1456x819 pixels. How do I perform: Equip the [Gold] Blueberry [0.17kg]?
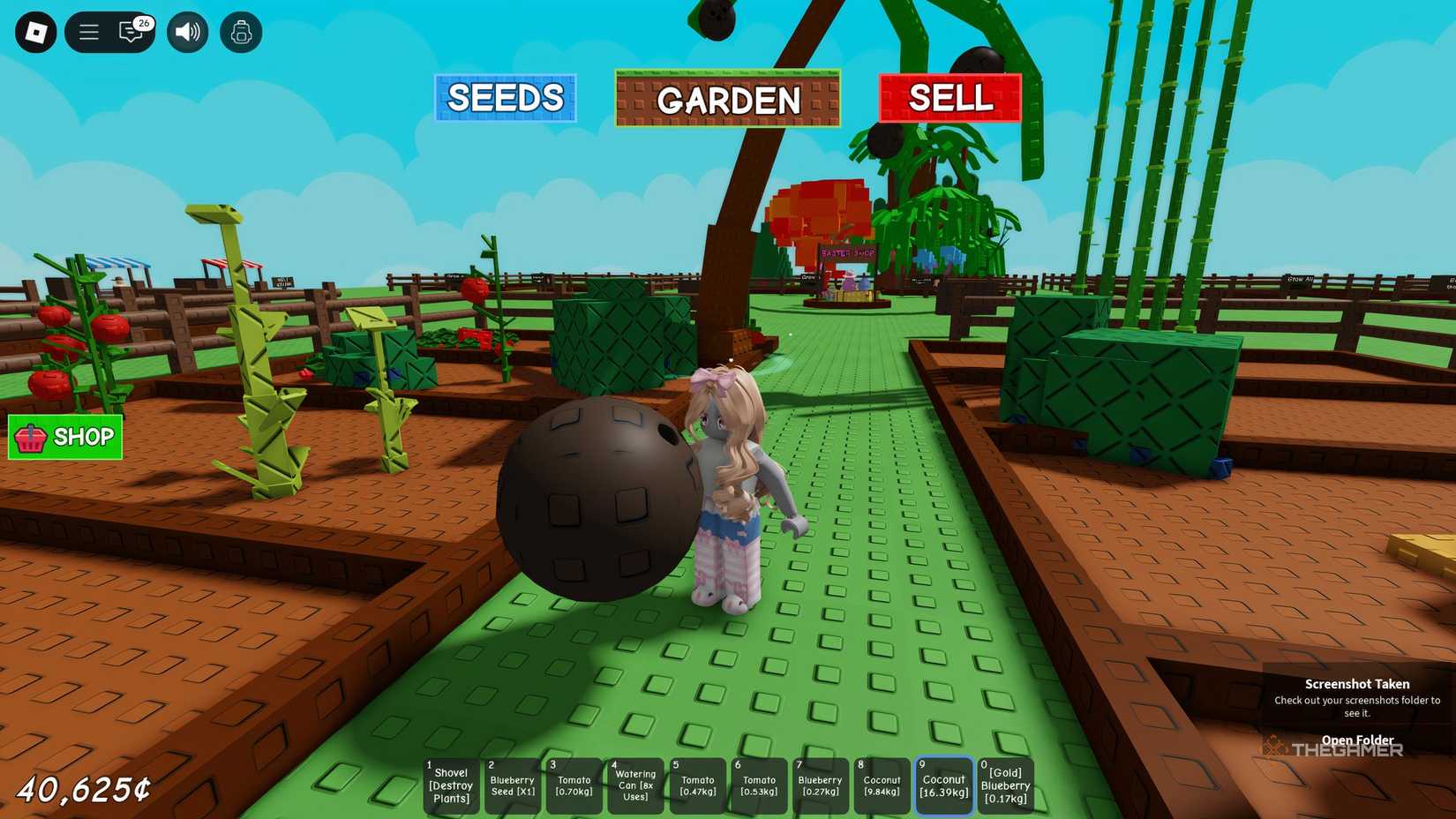[x=1004, y=785]
